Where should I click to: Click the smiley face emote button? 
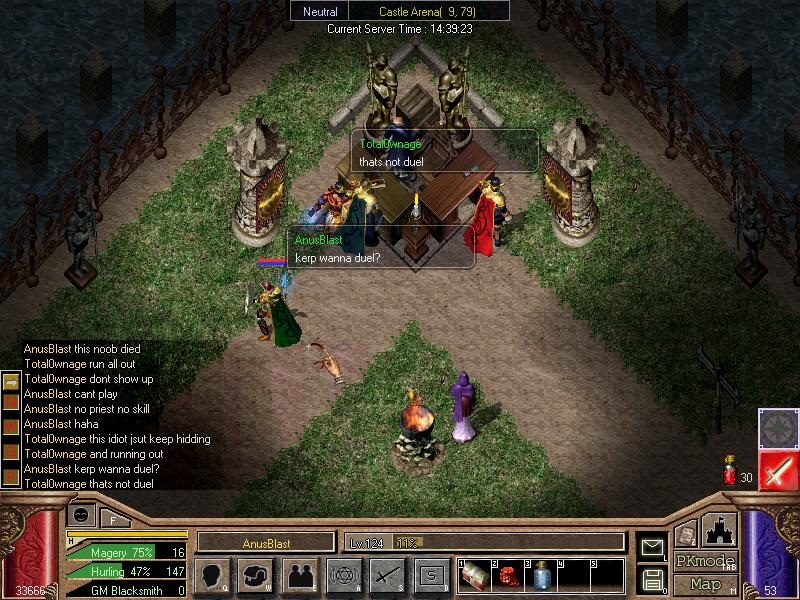click(x=82, y=514)
